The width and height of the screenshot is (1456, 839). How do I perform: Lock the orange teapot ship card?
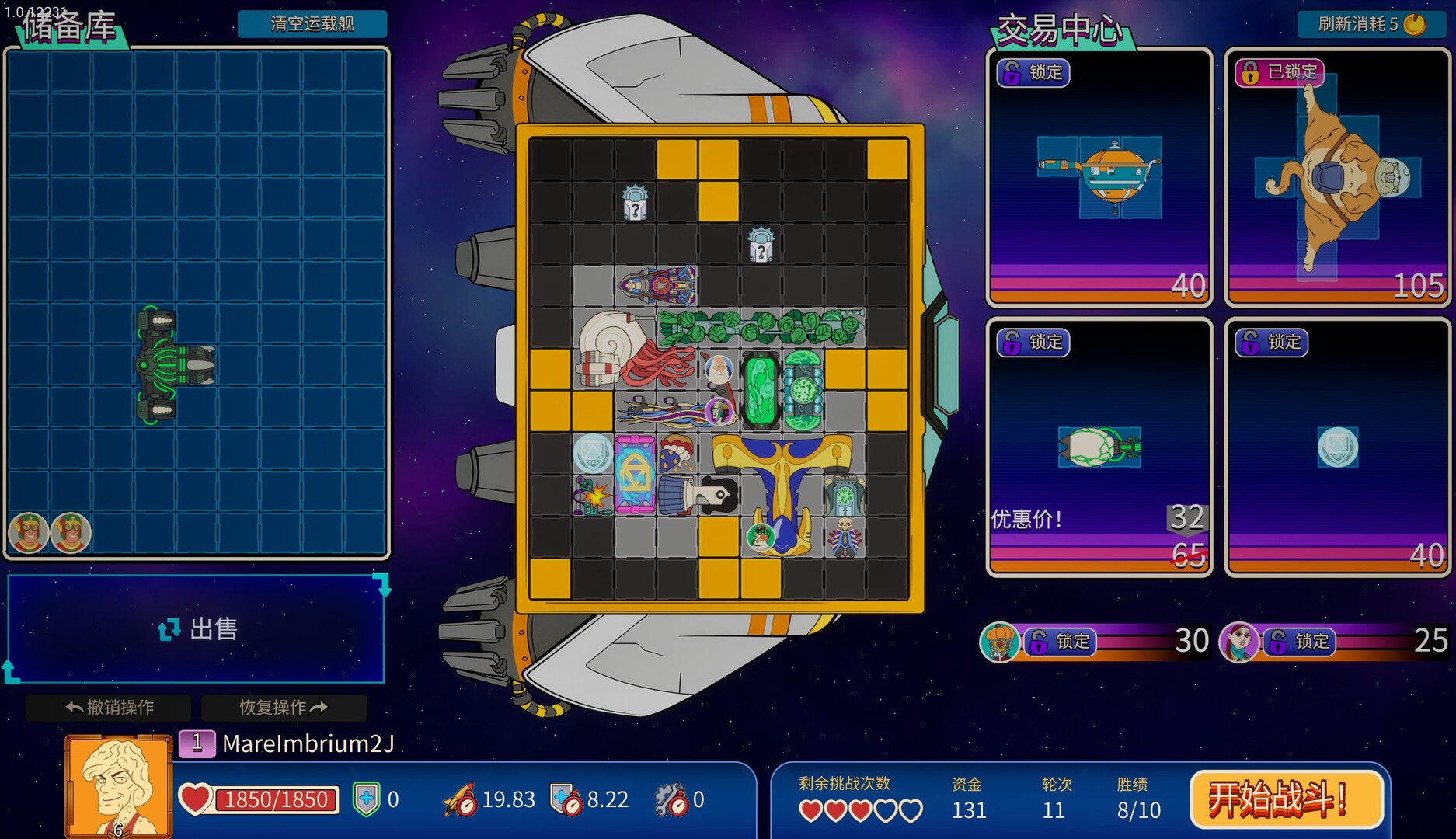[1033, 72]
